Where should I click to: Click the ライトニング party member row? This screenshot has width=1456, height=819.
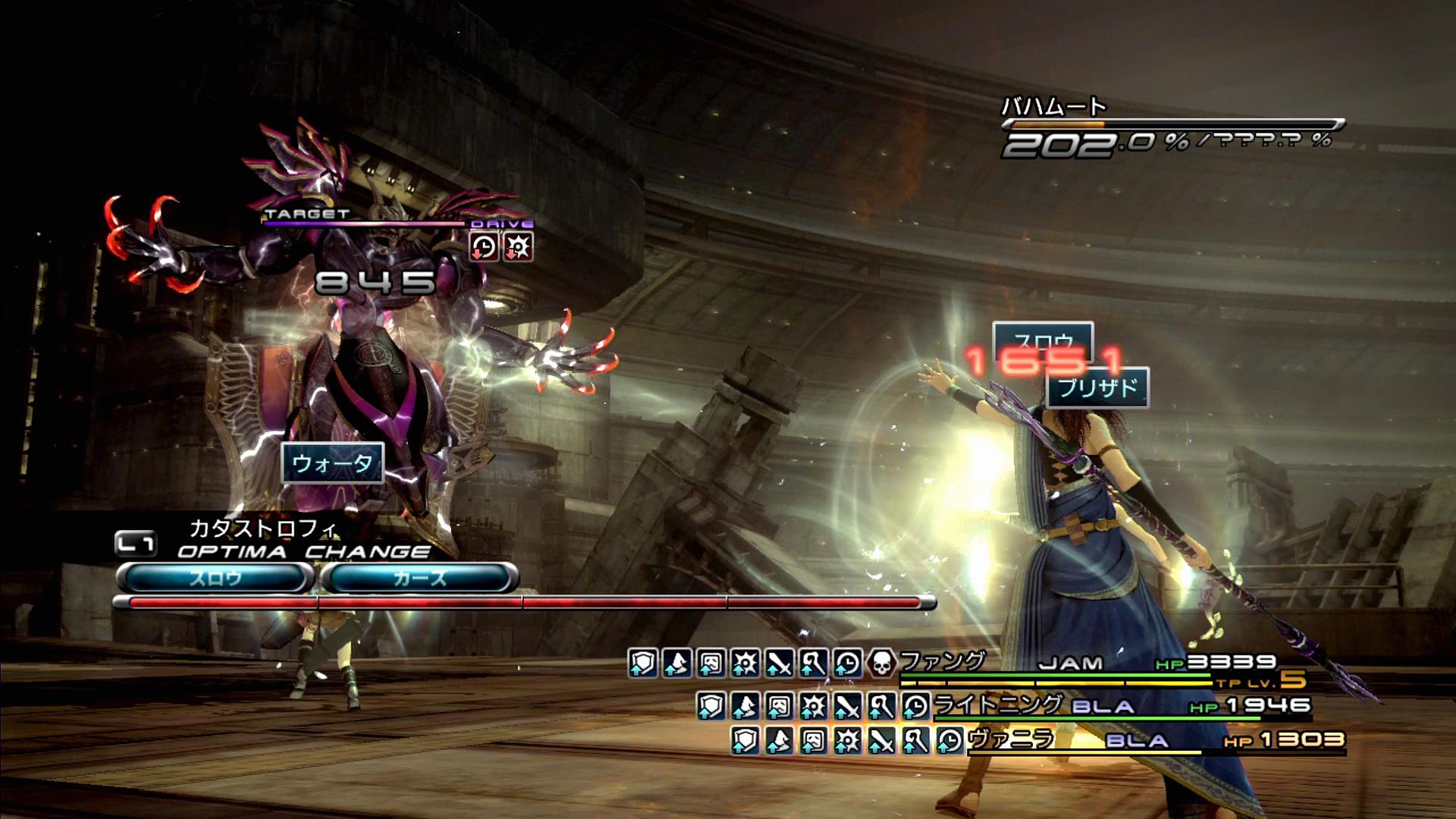pos(998,706)
